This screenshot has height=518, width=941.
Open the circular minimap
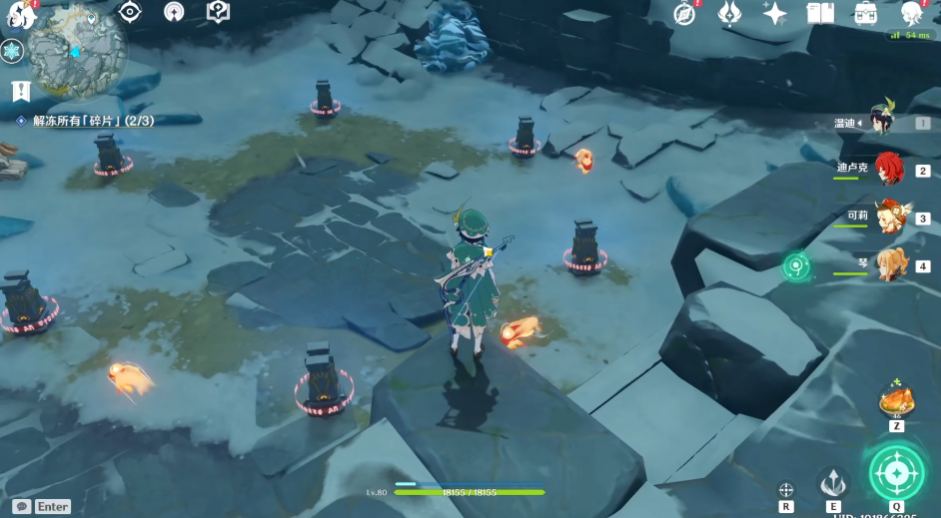click(x=76, y=52)
